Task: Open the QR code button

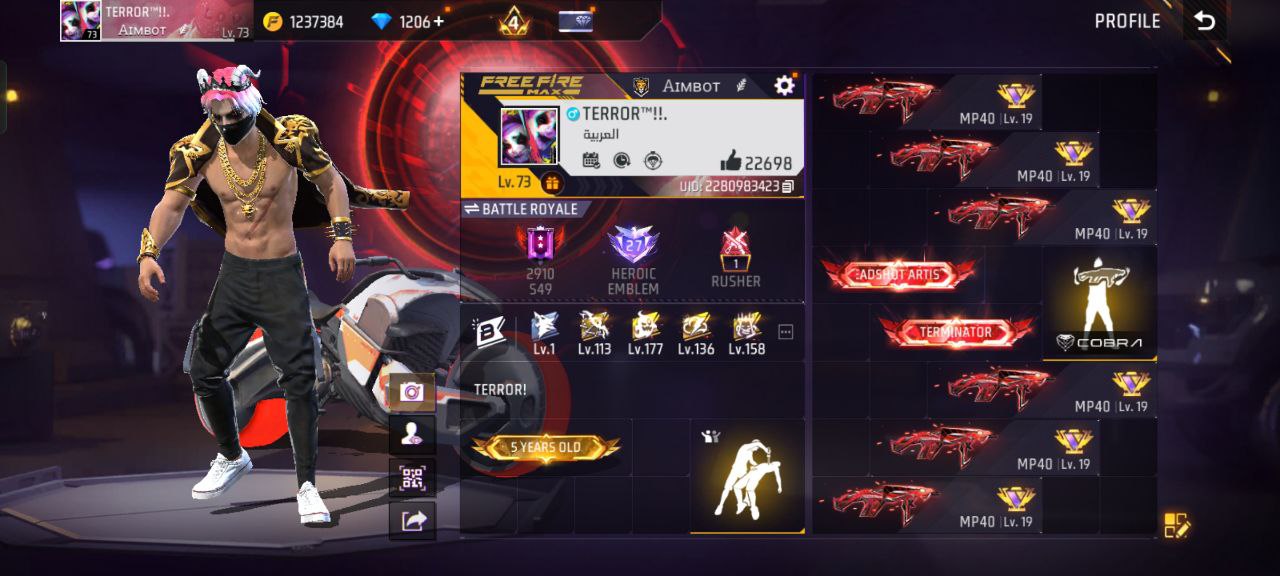Action: coord(412,477)
